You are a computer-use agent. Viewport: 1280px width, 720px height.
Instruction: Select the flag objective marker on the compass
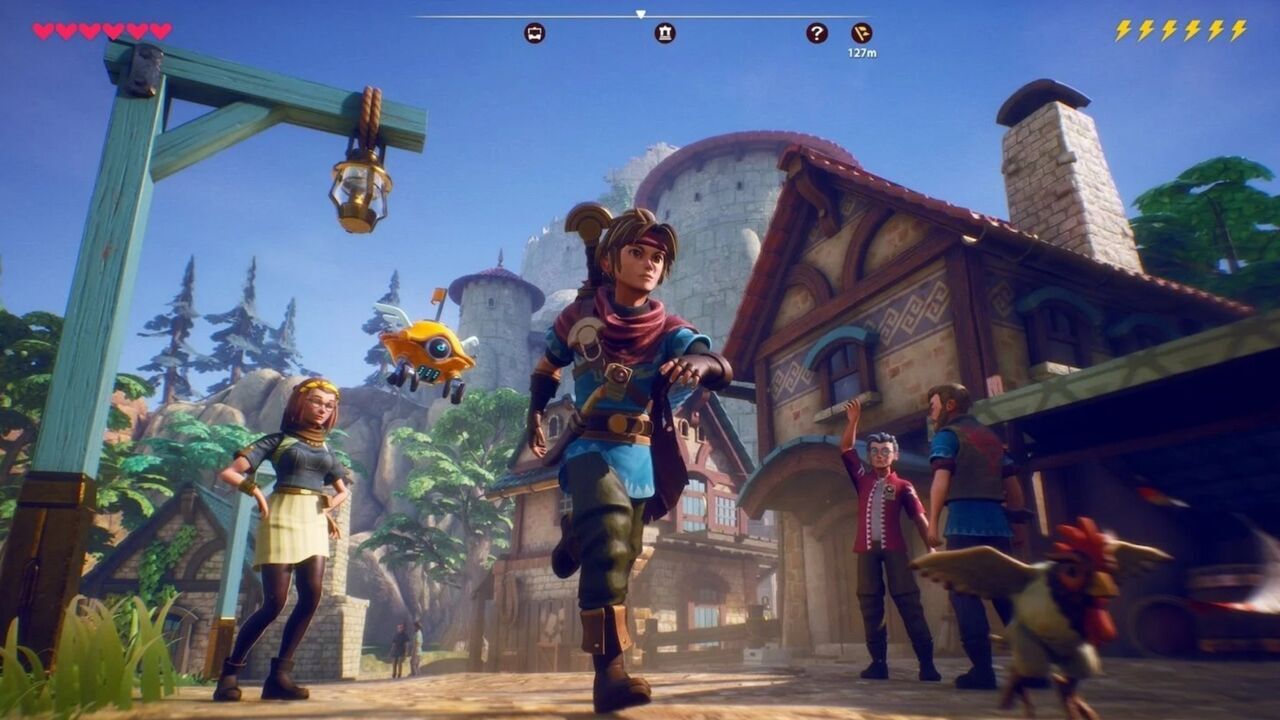[861, 33]
